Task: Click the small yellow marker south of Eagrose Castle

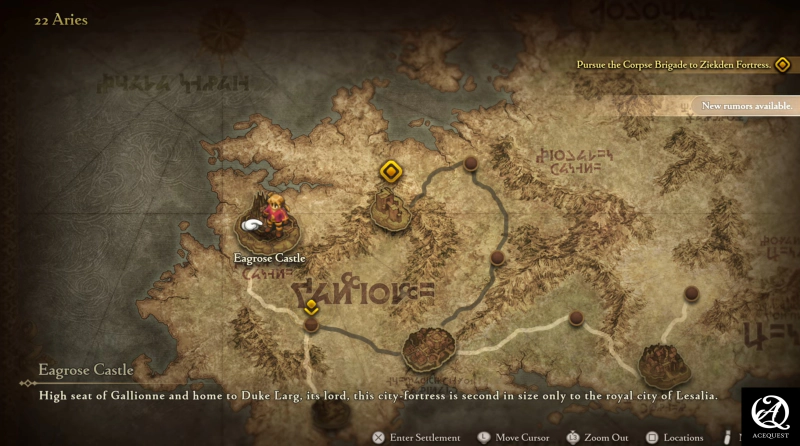Action: point(312,306)
